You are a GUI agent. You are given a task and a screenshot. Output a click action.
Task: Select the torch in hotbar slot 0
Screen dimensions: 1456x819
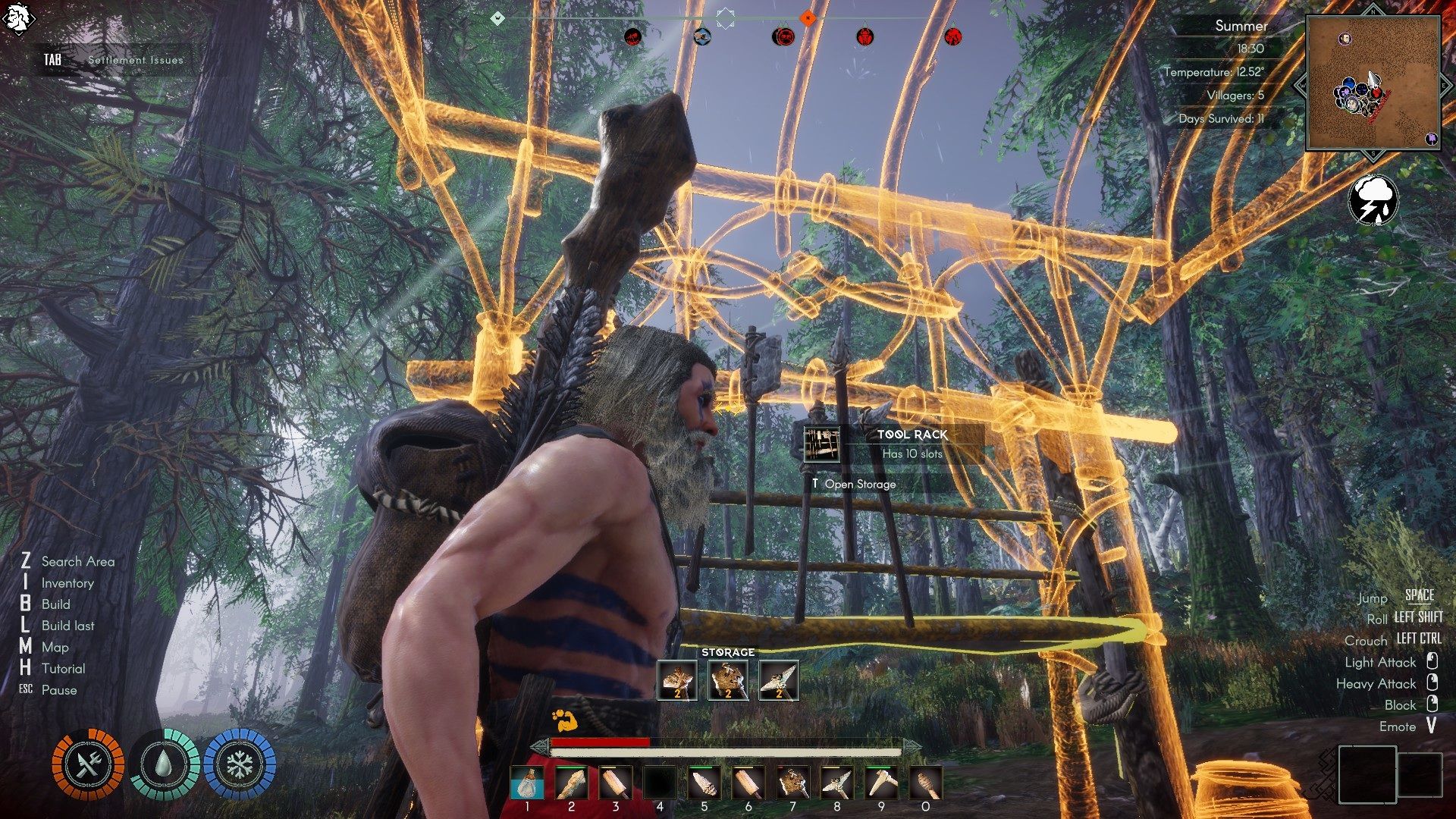(x=925, y=783)
